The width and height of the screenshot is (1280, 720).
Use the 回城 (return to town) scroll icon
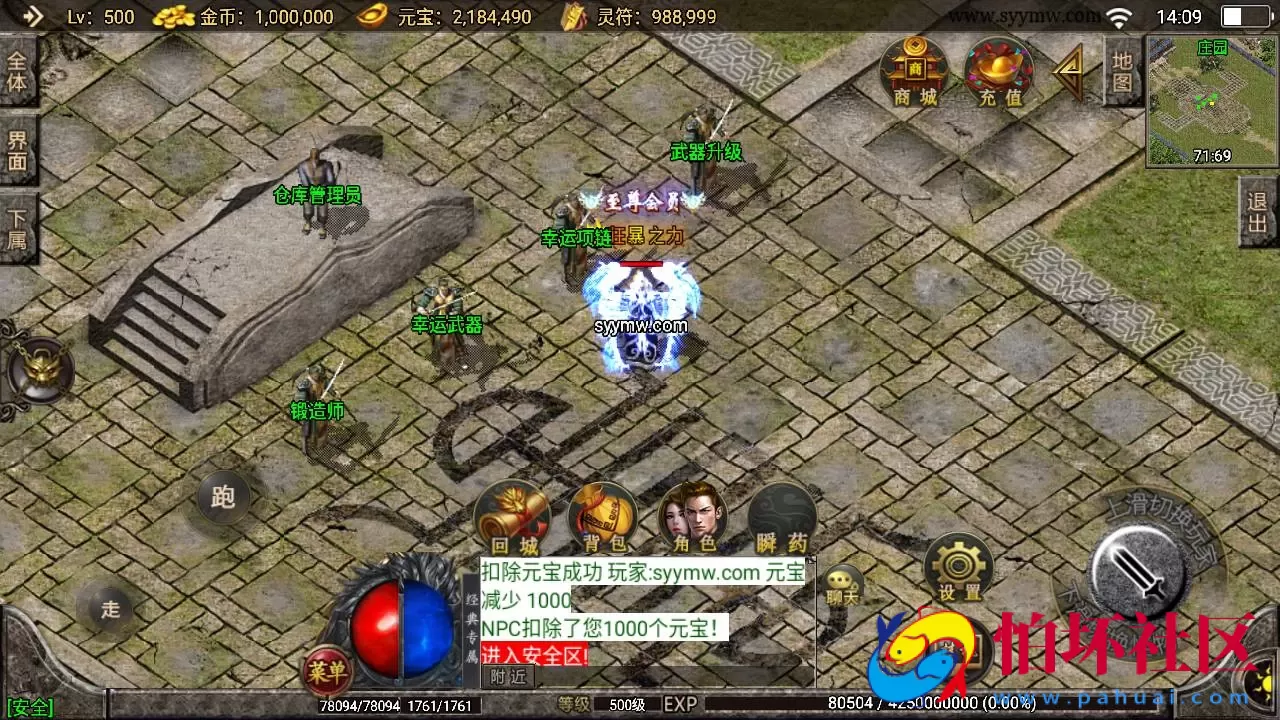(512, 516)
